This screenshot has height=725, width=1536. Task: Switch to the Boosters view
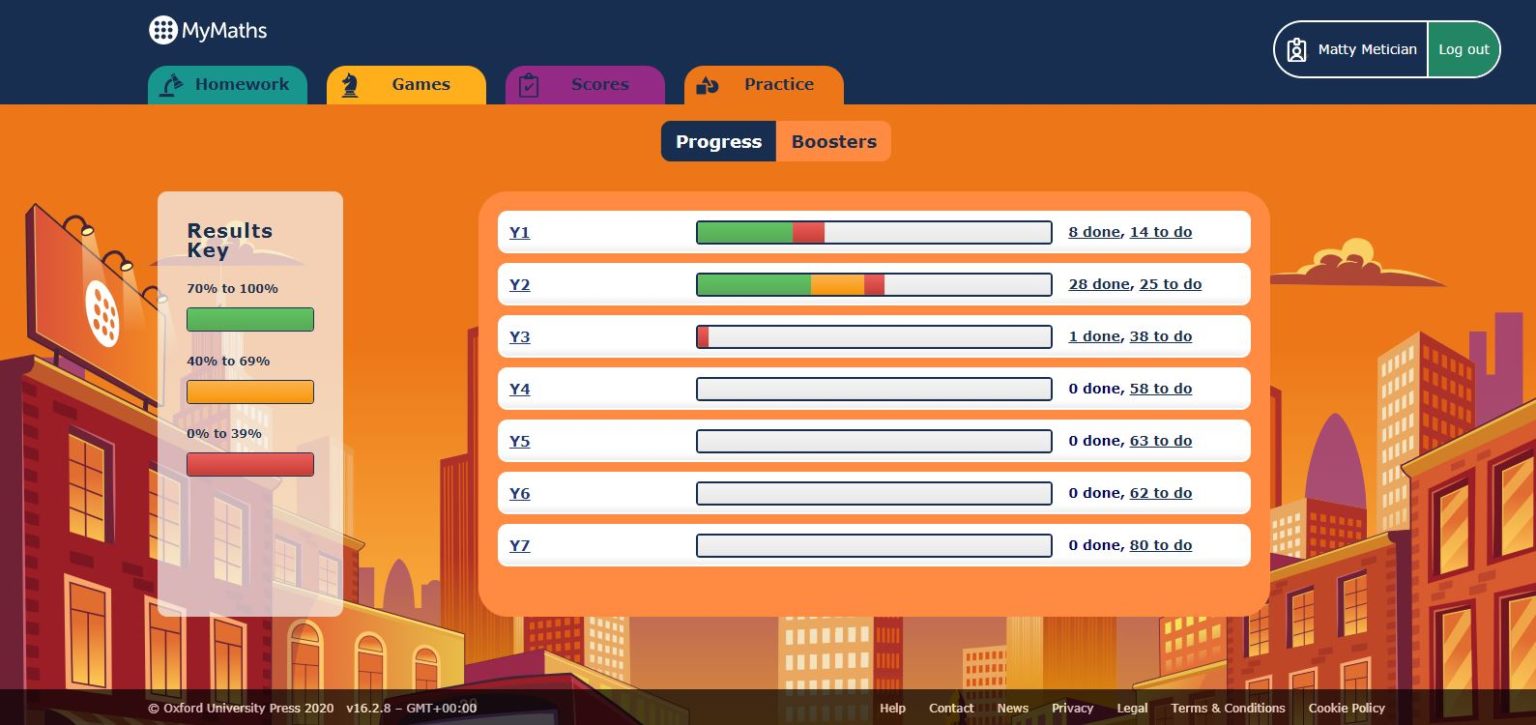834,141
